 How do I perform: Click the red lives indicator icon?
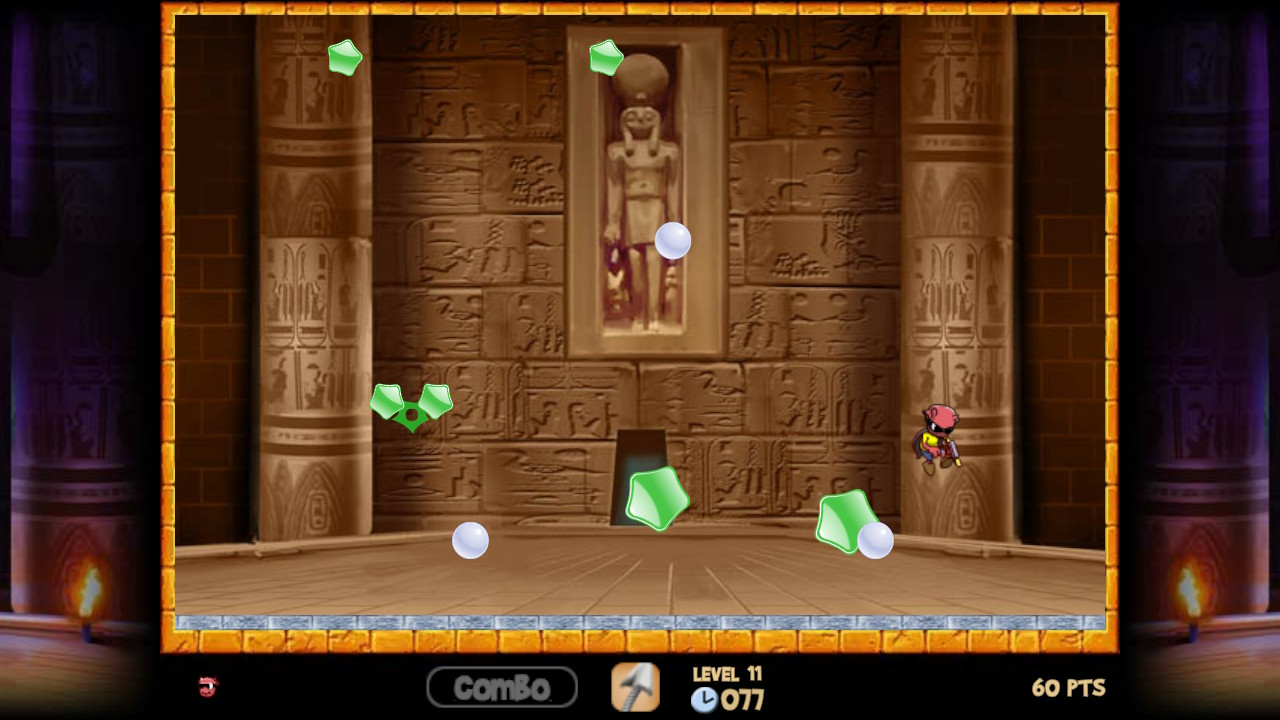coord(207,687)
